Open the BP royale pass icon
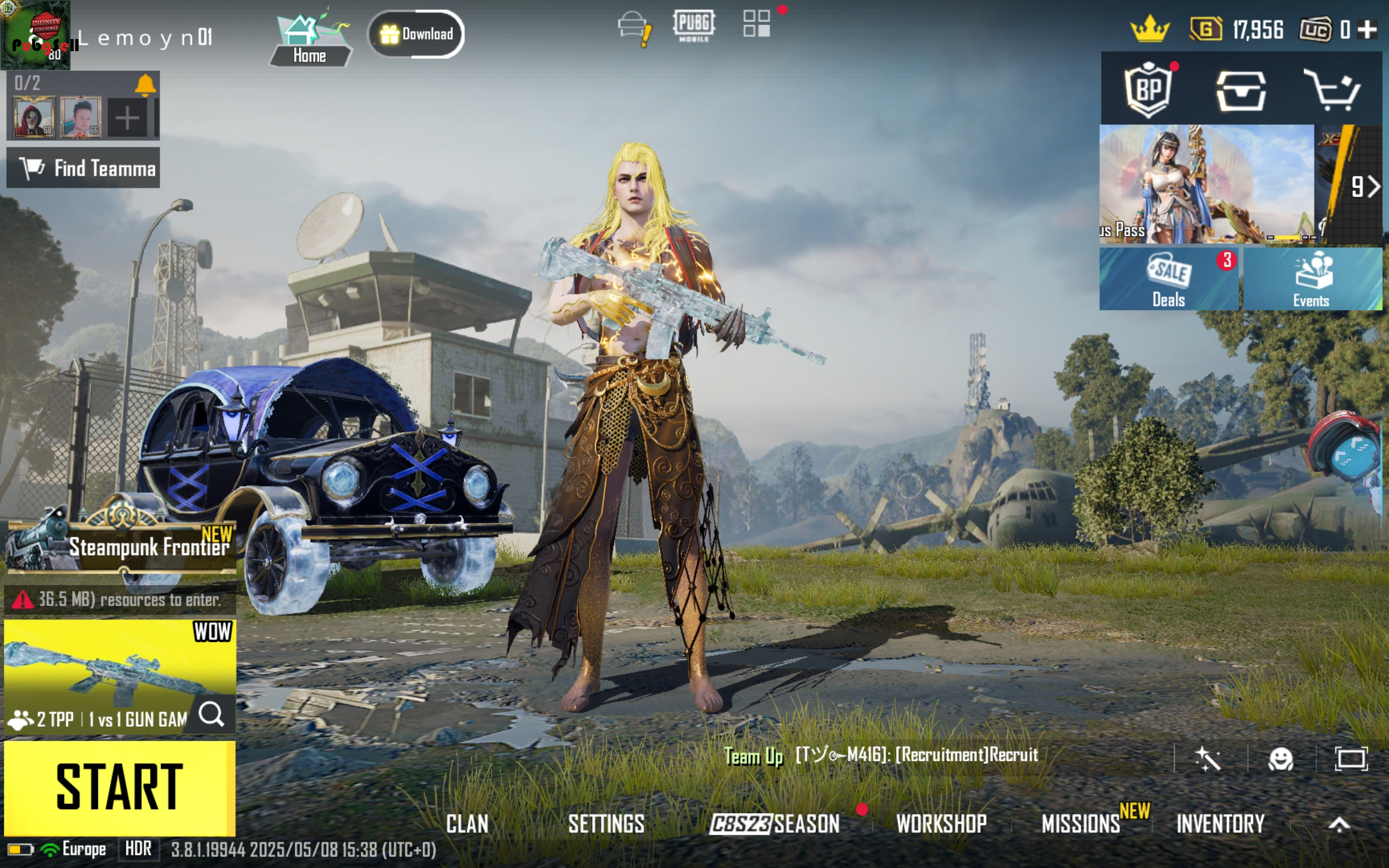 1148,90
